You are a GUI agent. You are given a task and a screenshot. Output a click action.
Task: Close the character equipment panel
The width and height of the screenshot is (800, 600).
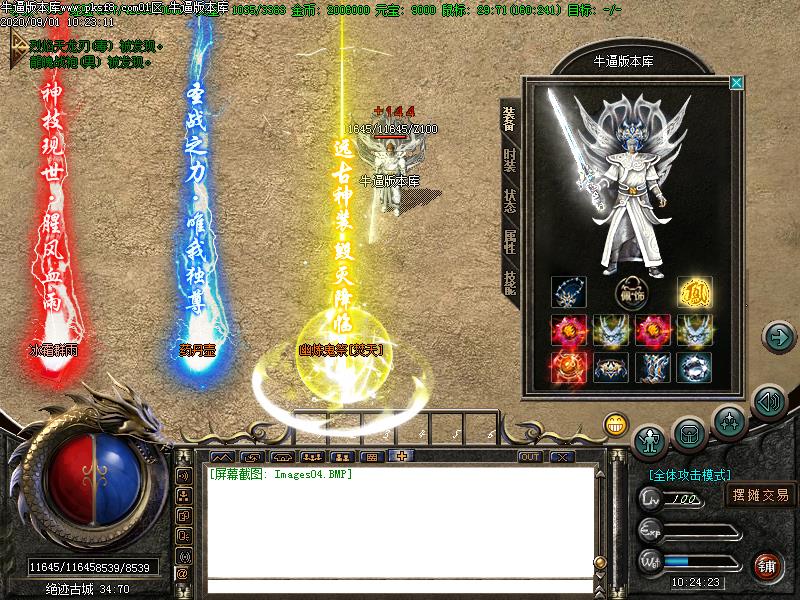coord(737,83)
